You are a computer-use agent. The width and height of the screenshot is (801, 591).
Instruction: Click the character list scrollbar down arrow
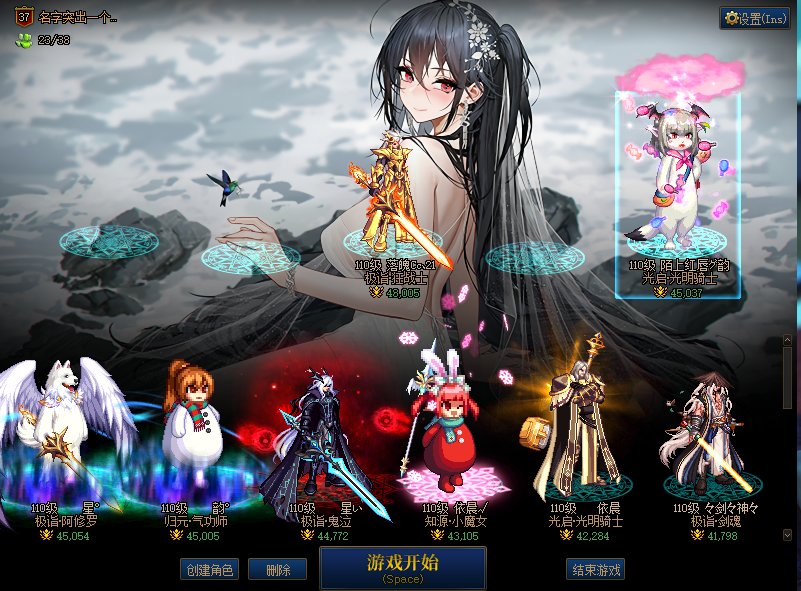pyautogui.click(x=787, y=535)
